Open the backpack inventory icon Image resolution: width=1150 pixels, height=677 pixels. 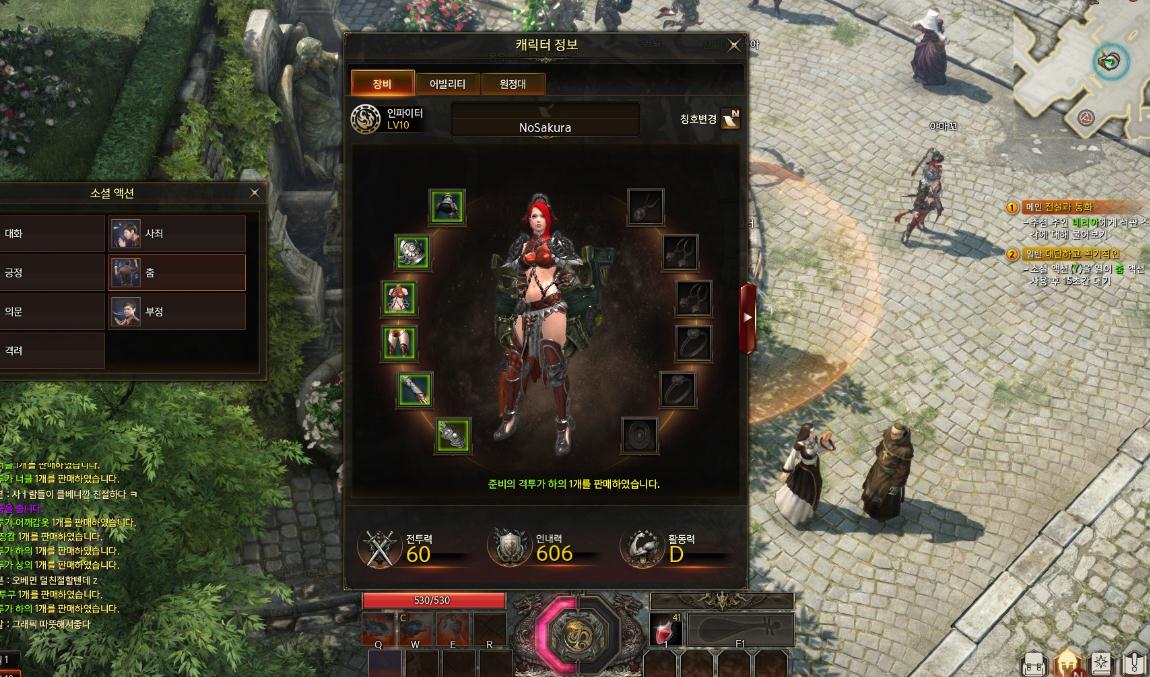(1034, 664)
